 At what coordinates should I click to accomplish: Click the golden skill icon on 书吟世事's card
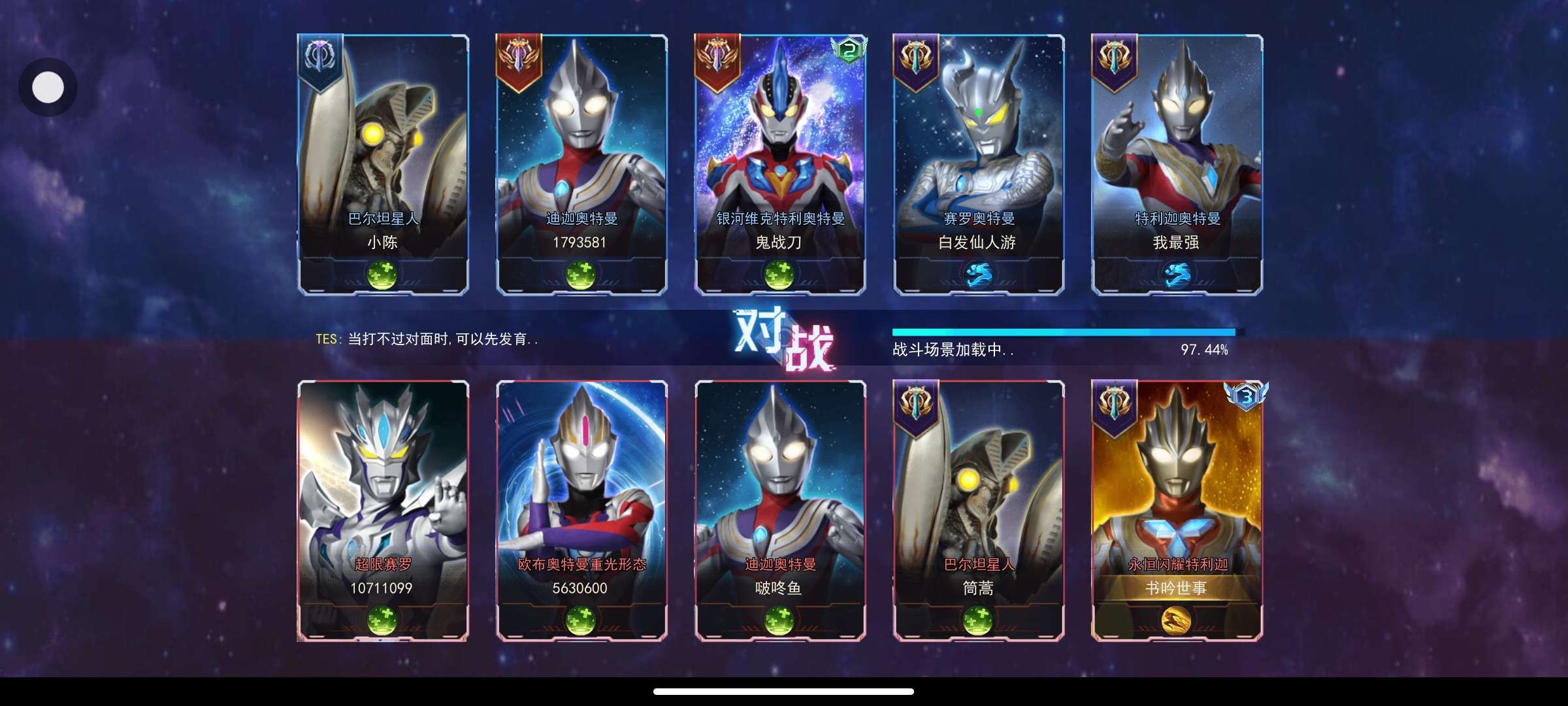pos(1176,620)
